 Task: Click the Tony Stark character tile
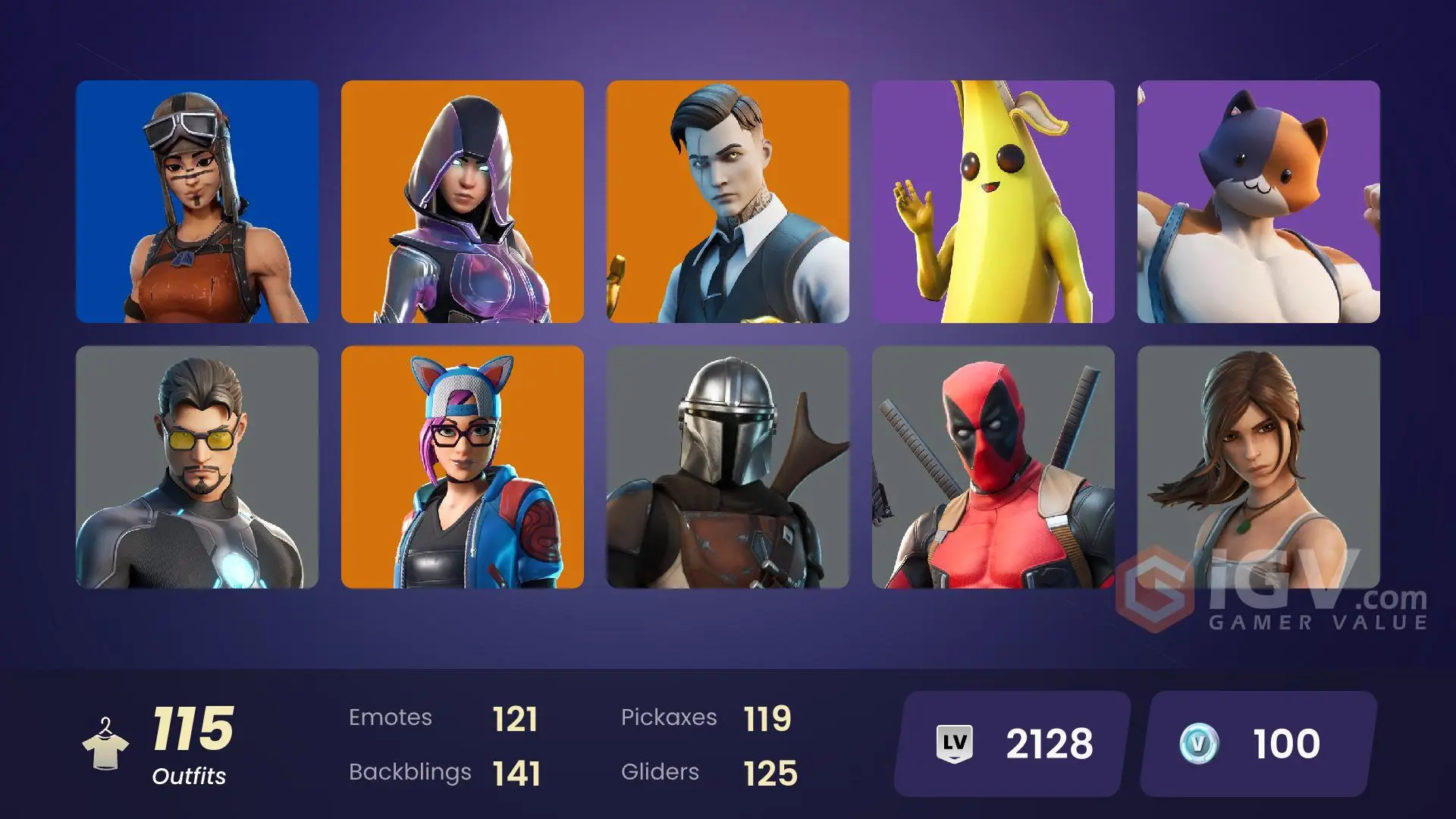pos(196,466)
